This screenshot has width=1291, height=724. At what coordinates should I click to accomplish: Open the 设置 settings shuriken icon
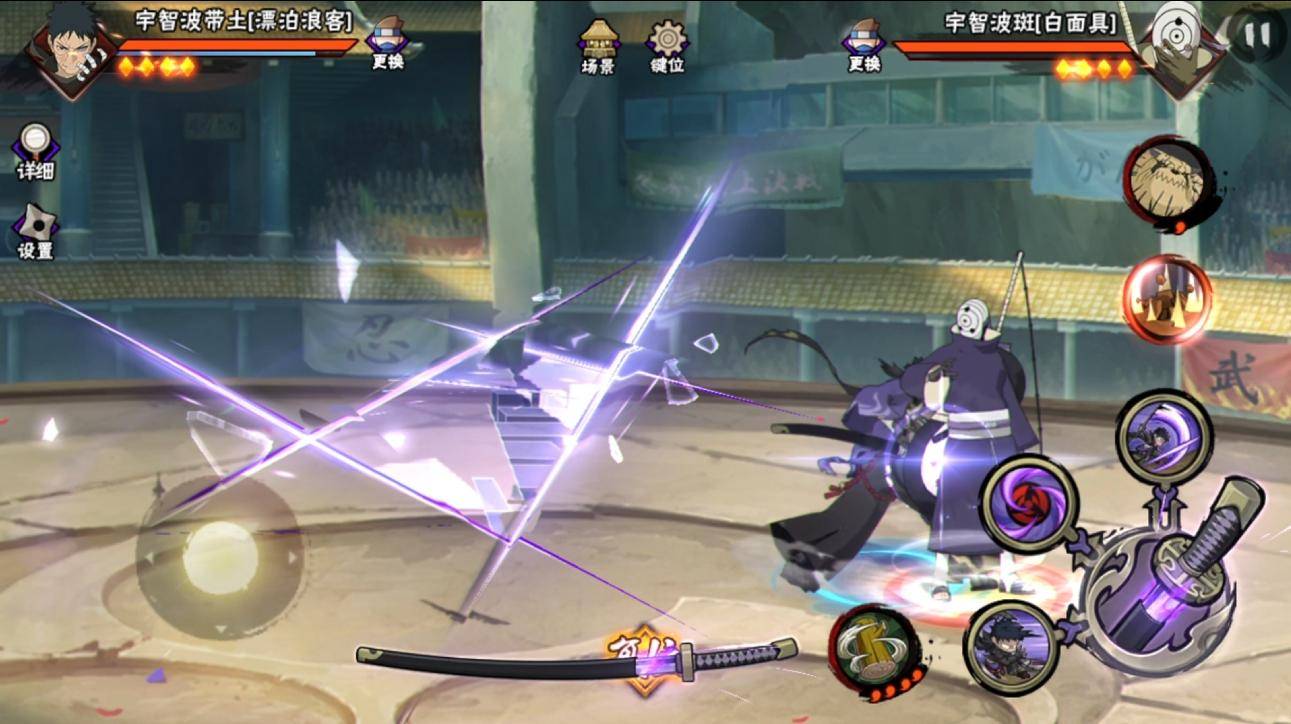click(x=35, y=232)
